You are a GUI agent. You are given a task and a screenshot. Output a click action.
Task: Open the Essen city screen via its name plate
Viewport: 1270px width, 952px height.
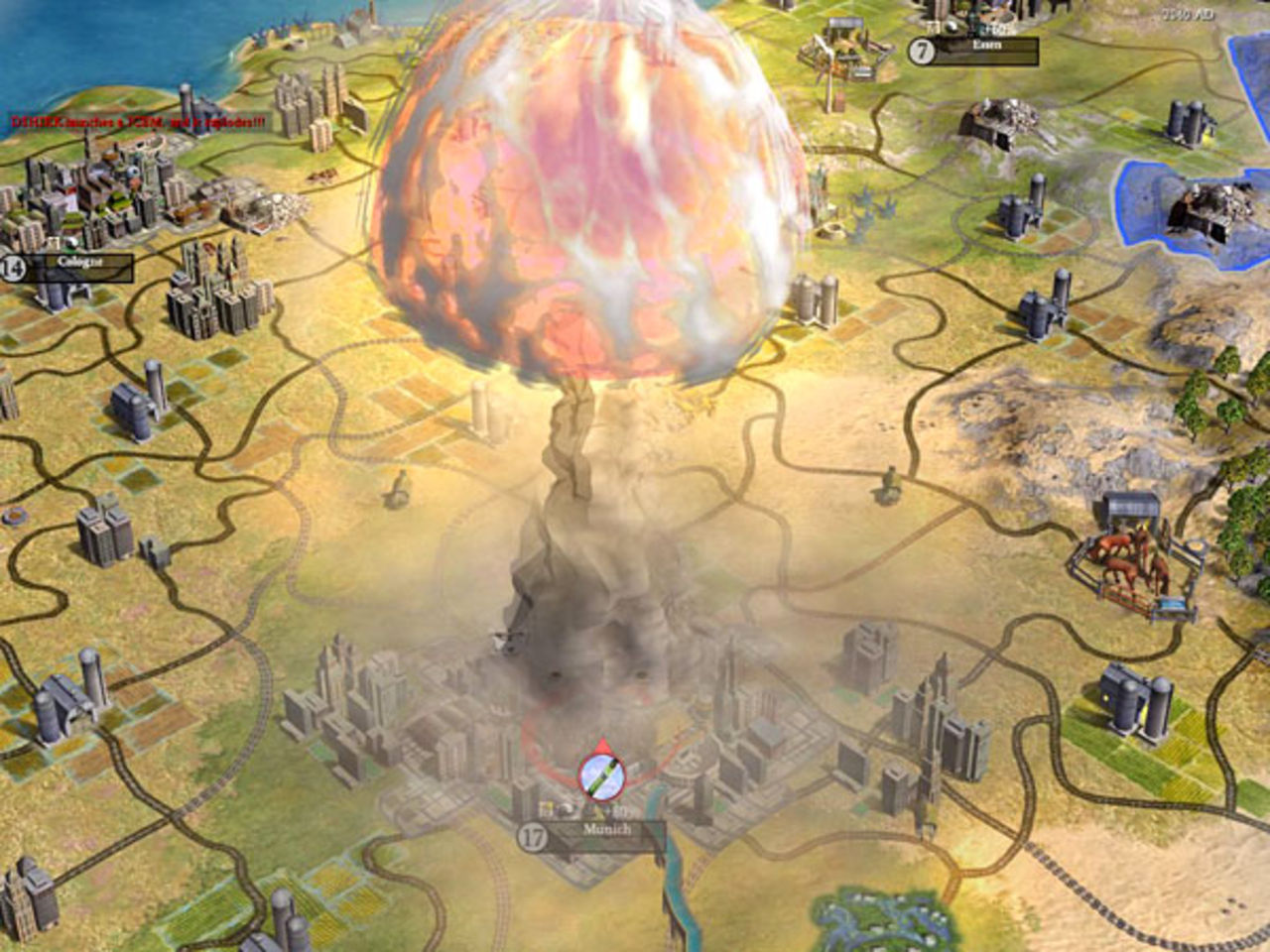(989, 44)
